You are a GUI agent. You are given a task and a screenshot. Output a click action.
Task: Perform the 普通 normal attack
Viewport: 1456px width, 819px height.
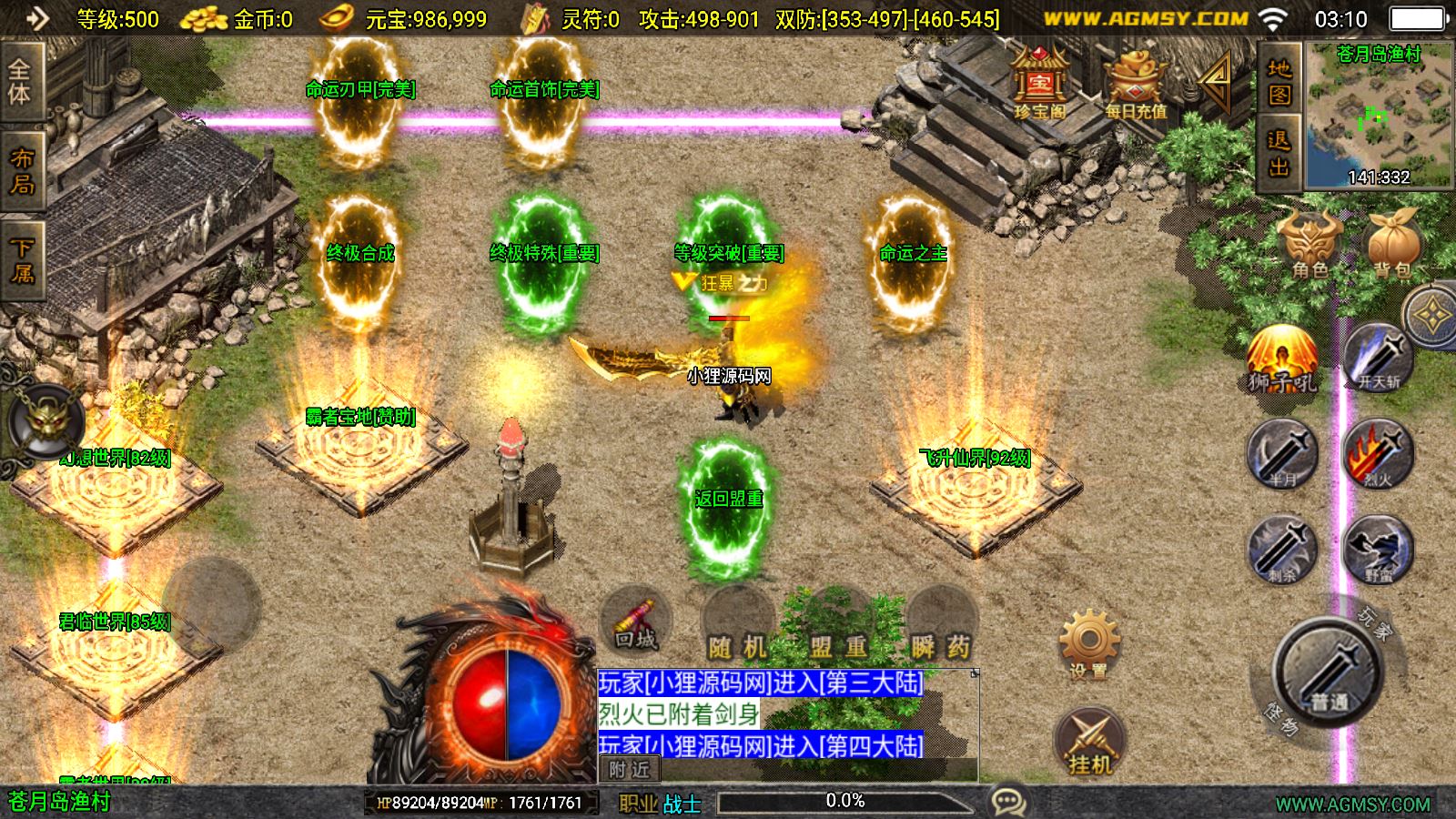click(1328, 673)
